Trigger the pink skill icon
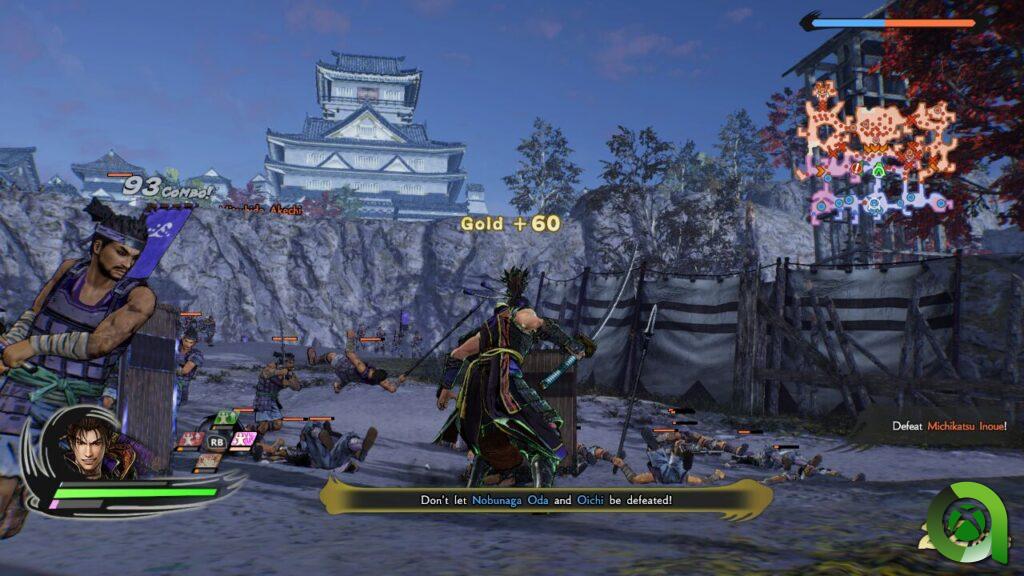1024x576 pixels. coord(243,438)
